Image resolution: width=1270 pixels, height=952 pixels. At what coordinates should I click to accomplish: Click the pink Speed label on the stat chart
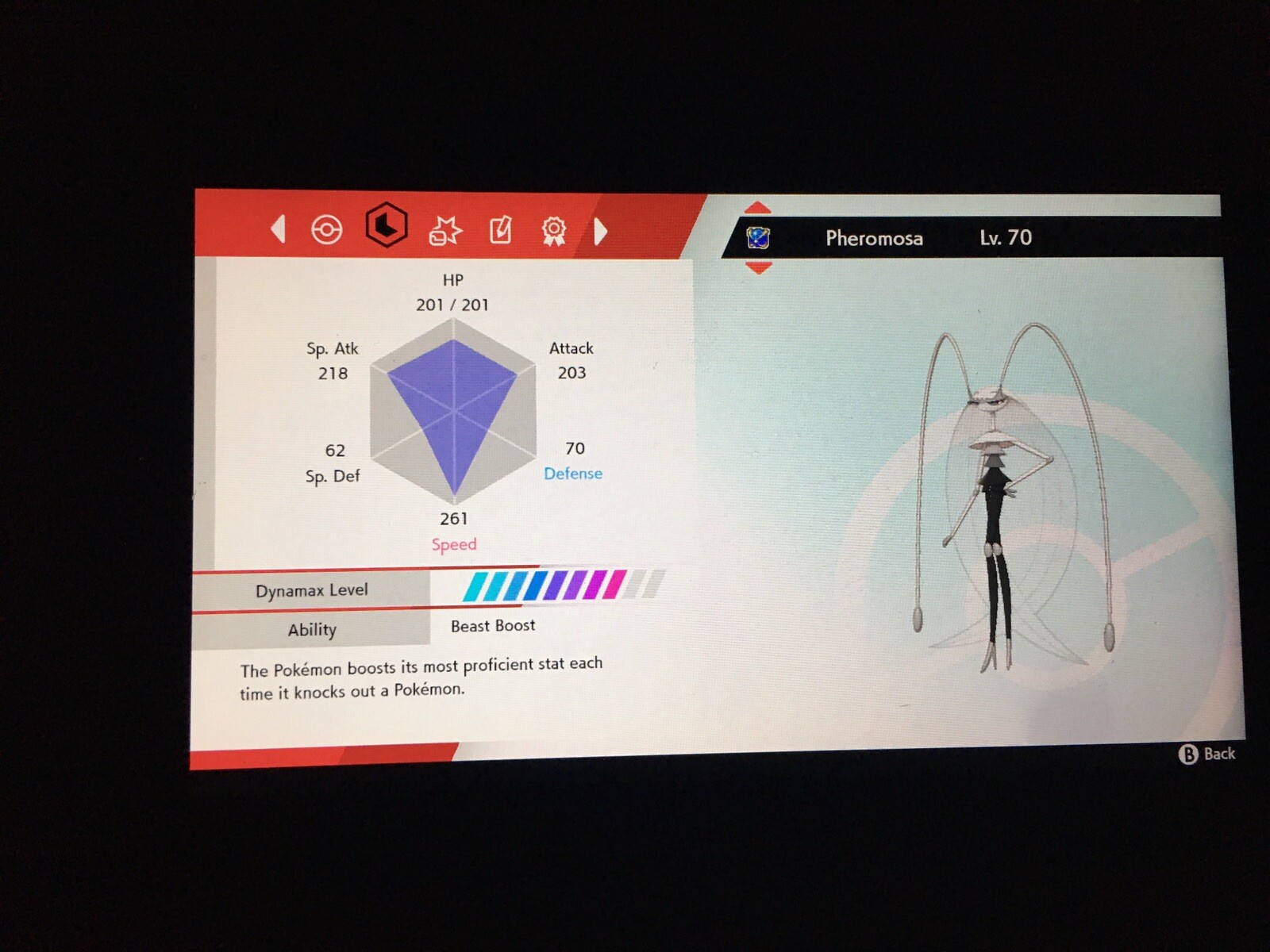454,544
